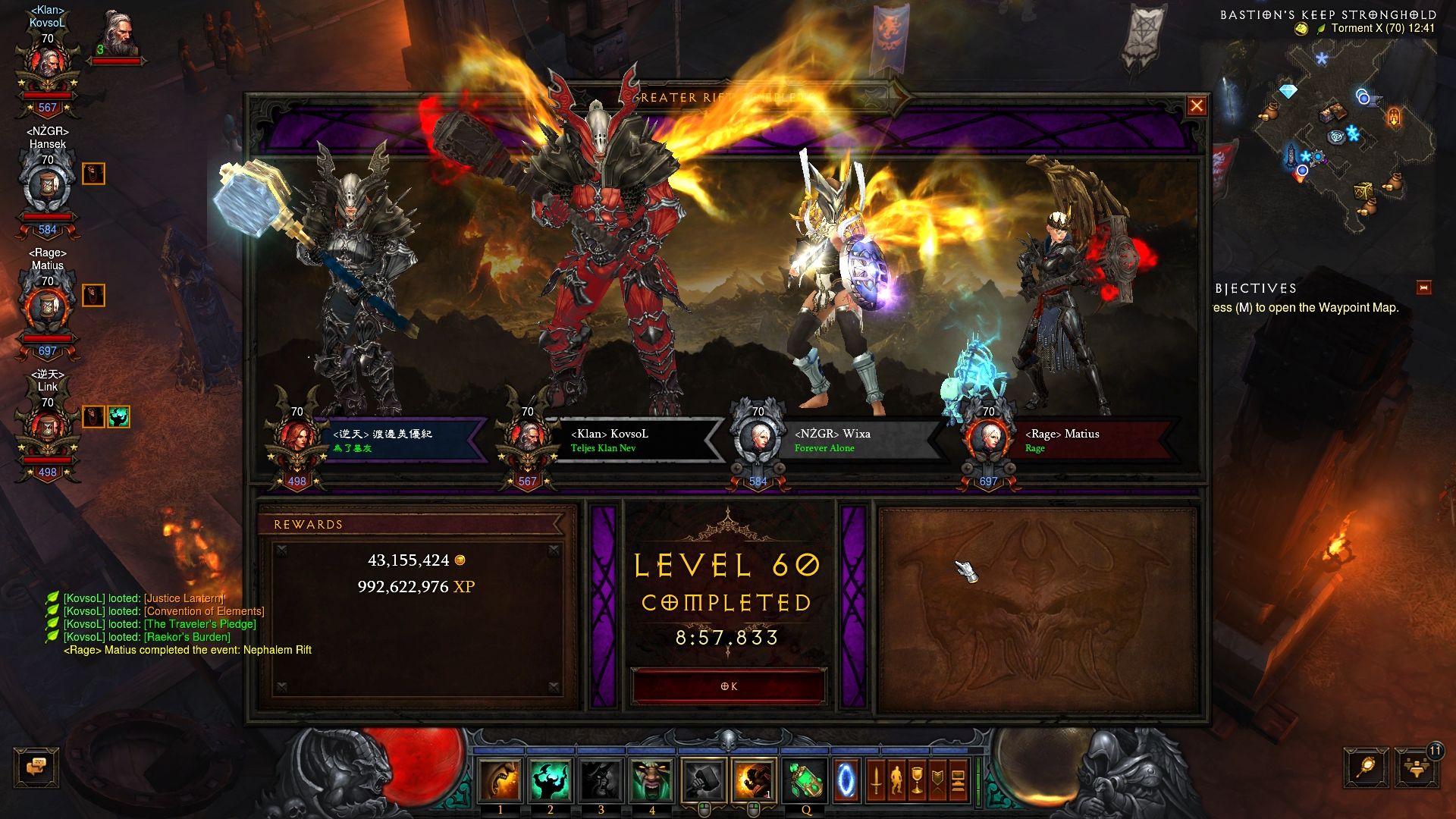The height and width of the screenshot is (819, 1456).
Task: Open the chat speech bubble button
Action: 36,767
